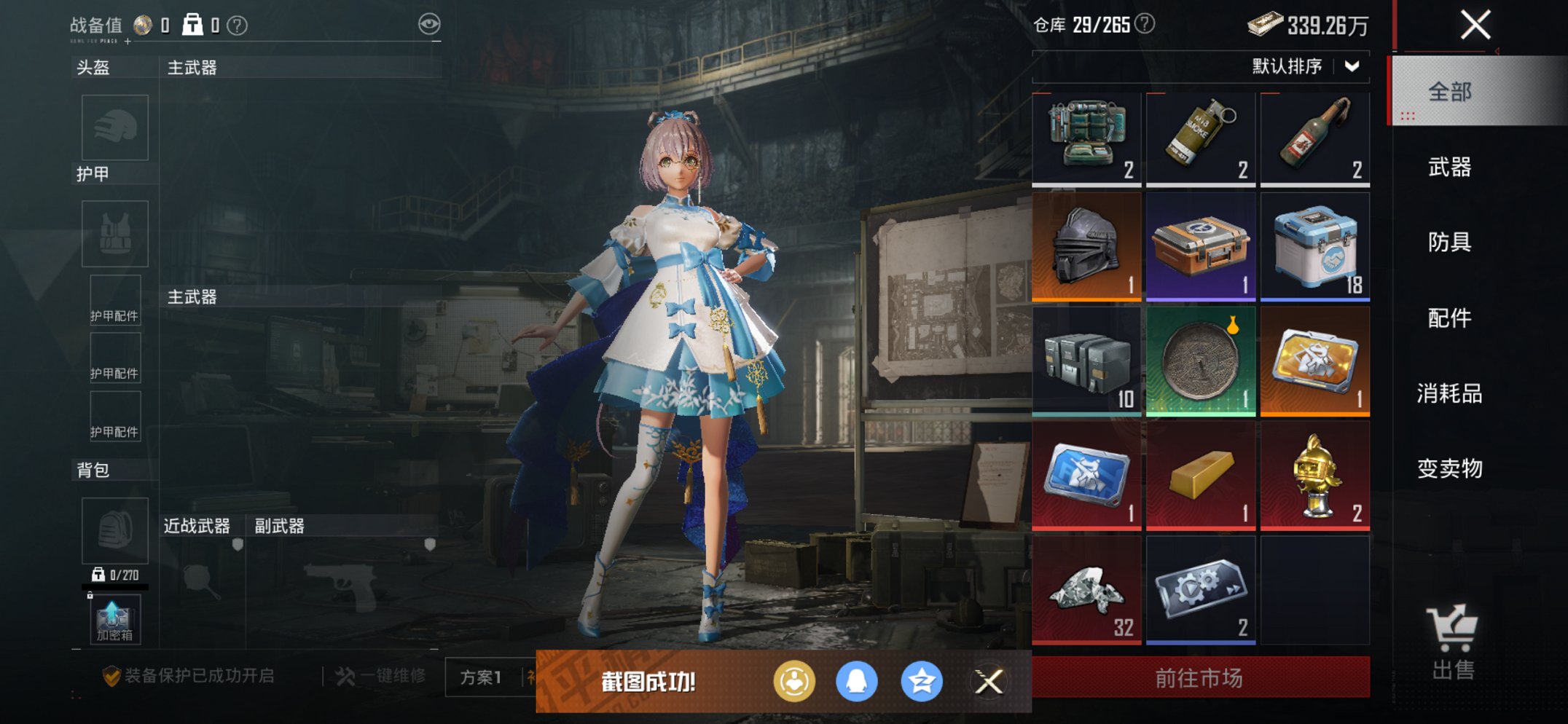Select the 方案1 loadout plan button
Screen dimensions: 1568x724
[x=482, y=676]
